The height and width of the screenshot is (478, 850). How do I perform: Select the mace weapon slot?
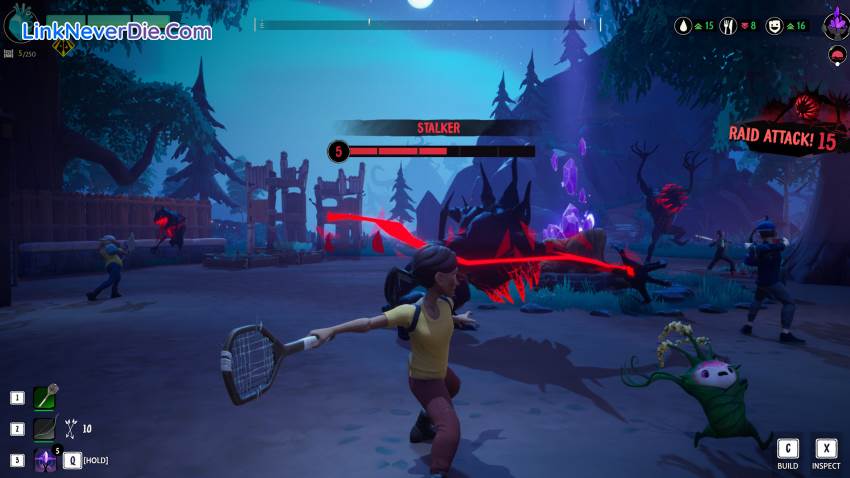pyautogui.click(x=45, y=398)
